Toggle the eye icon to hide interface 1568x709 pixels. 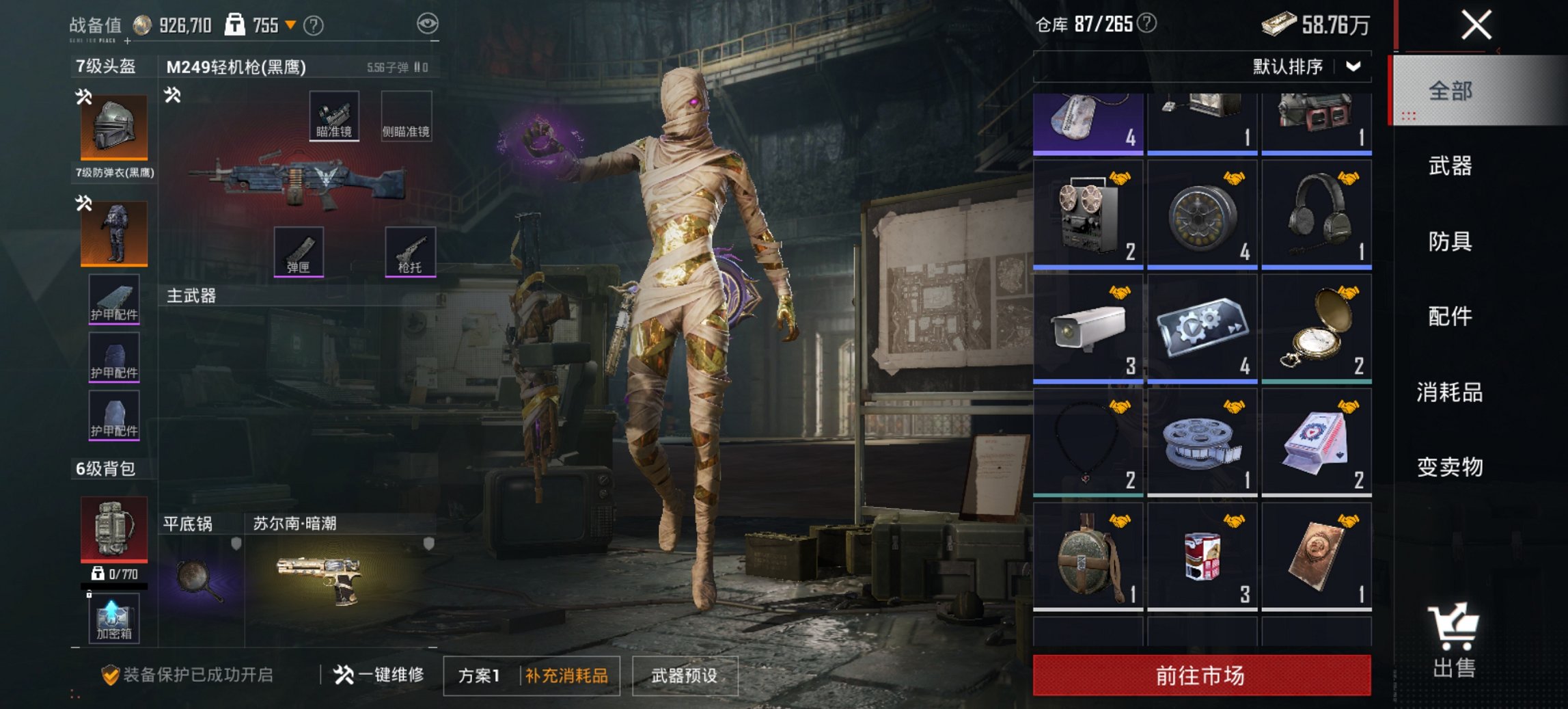tap(428, 23)
